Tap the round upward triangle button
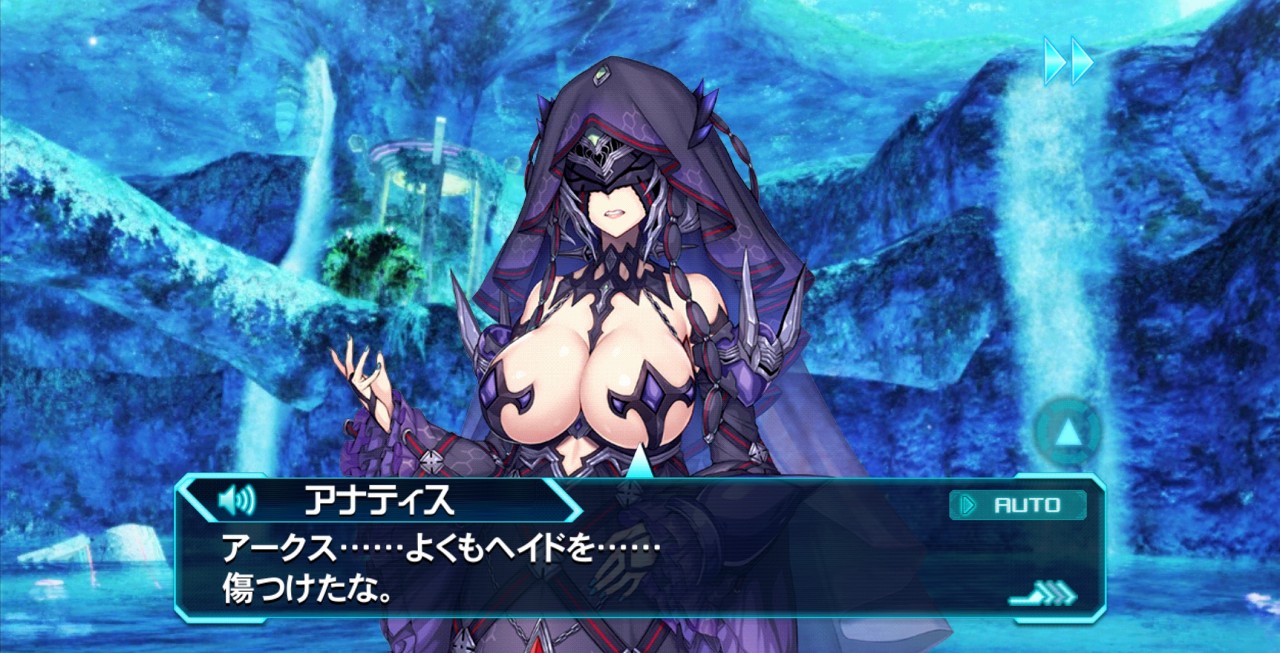 point(1068,432)
